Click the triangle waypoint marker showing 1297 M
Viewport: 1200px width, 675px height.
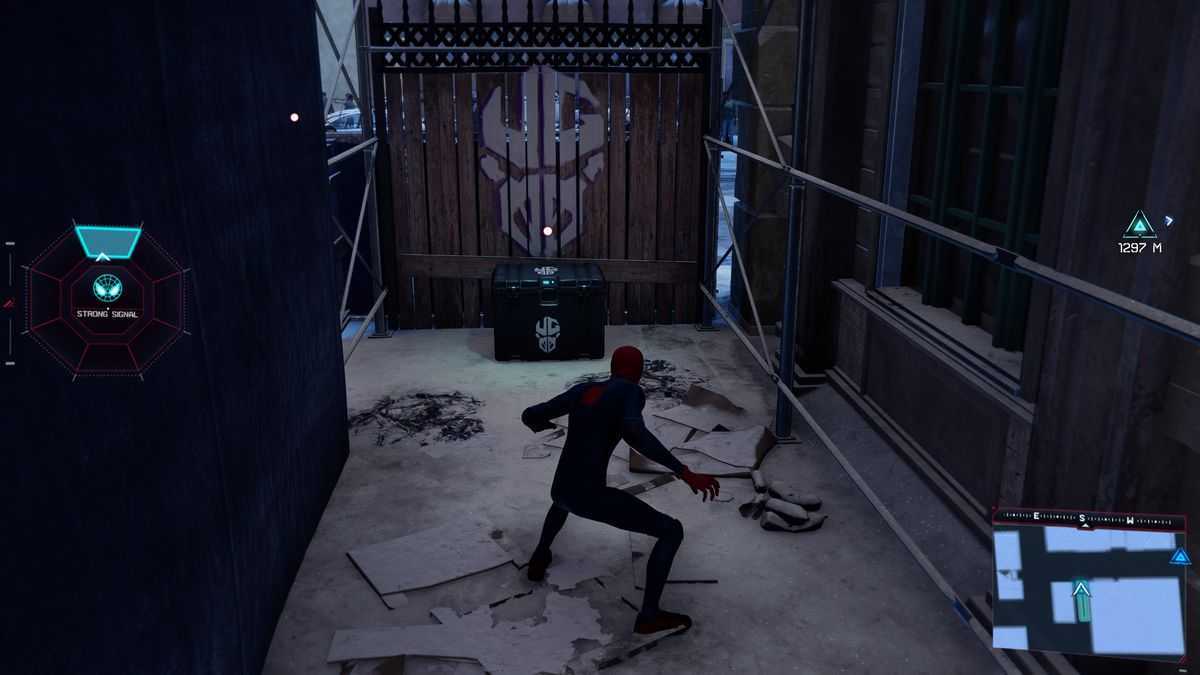(1139, 224)
